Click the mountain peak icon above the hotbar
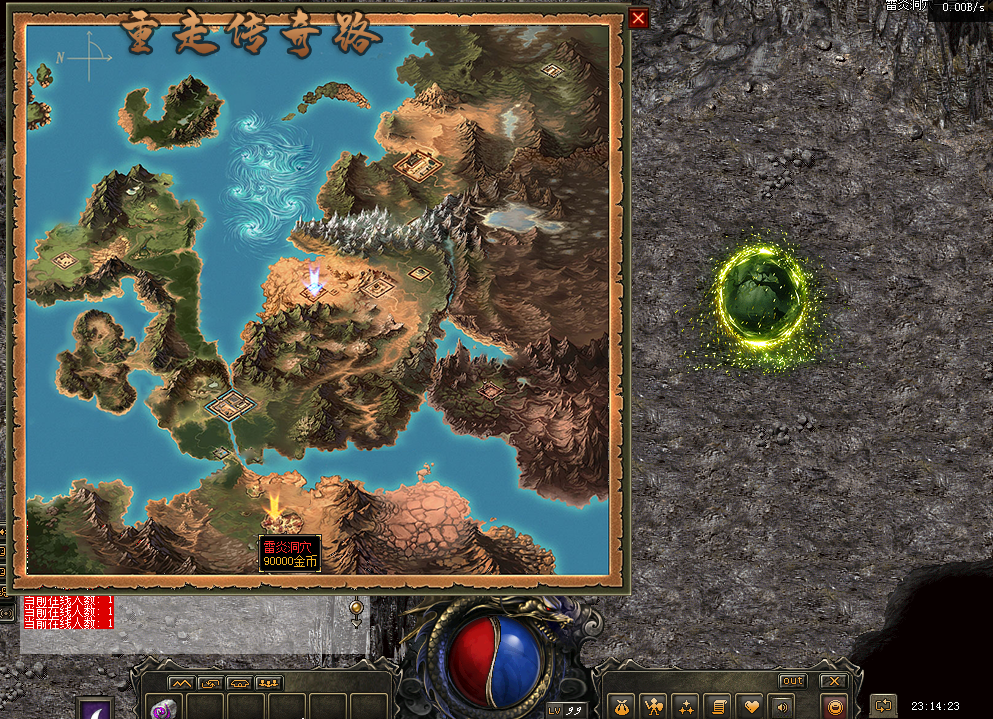 (x=181, y=683)
